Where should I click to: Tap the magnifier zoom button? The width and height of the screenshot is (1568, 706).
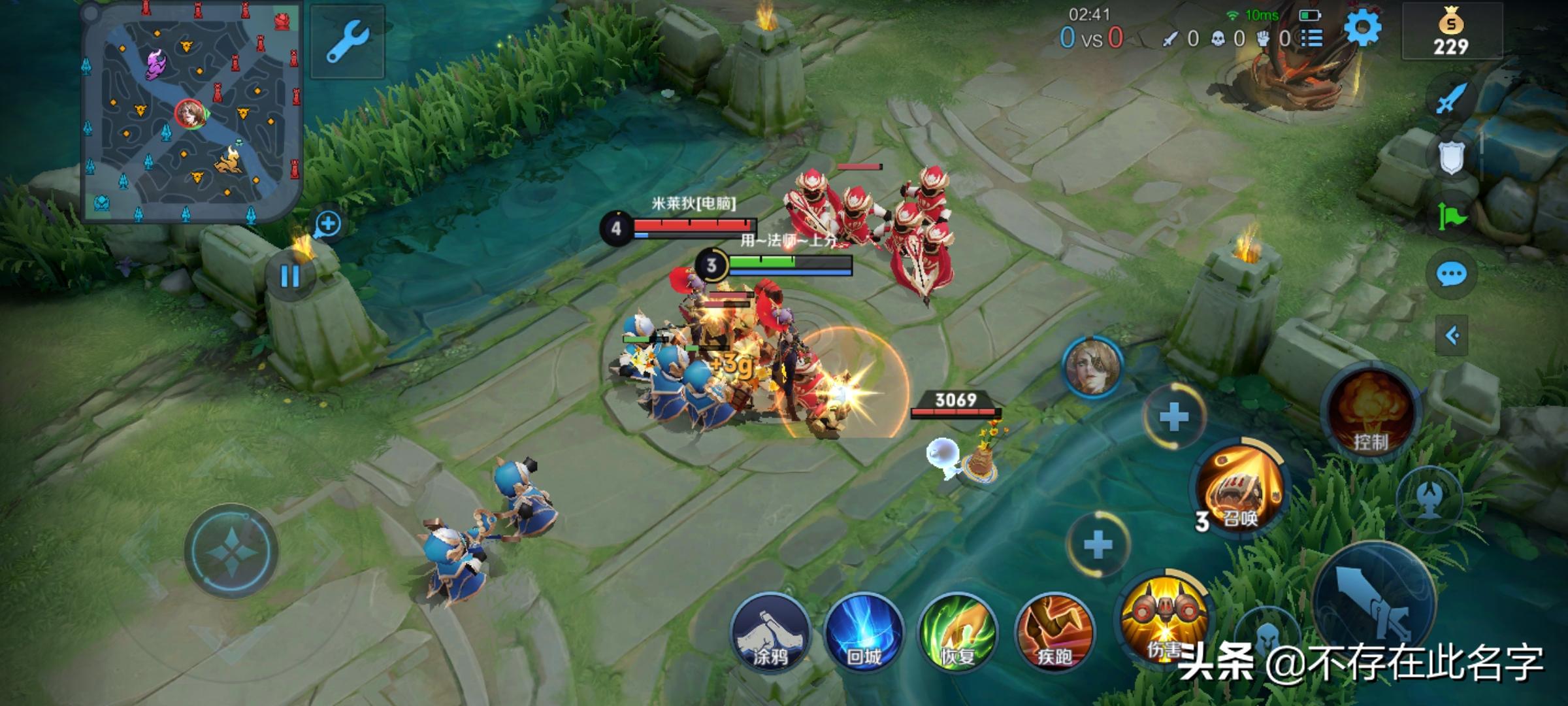(x=327, y=224)
